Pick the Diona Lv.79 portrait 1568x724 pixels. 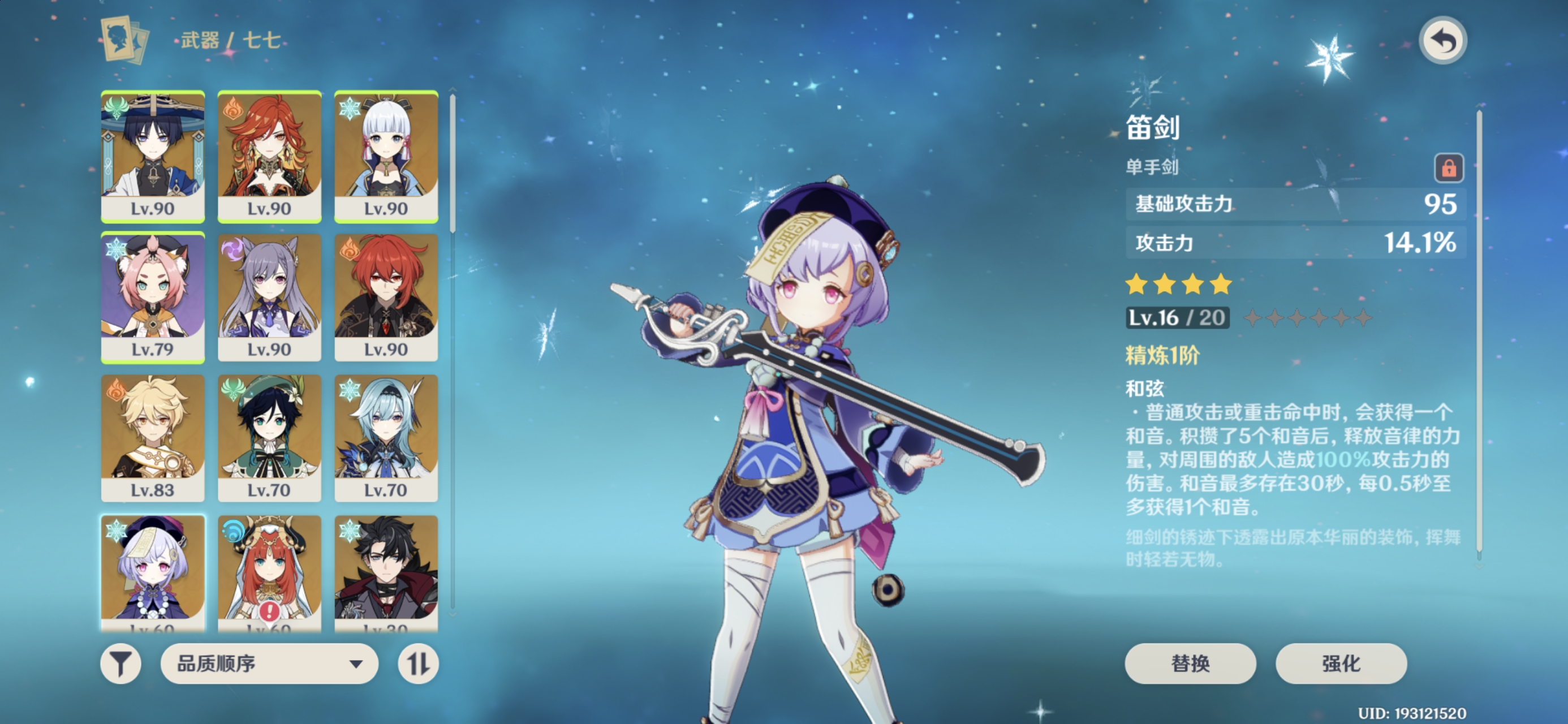[x=153, y=297]
